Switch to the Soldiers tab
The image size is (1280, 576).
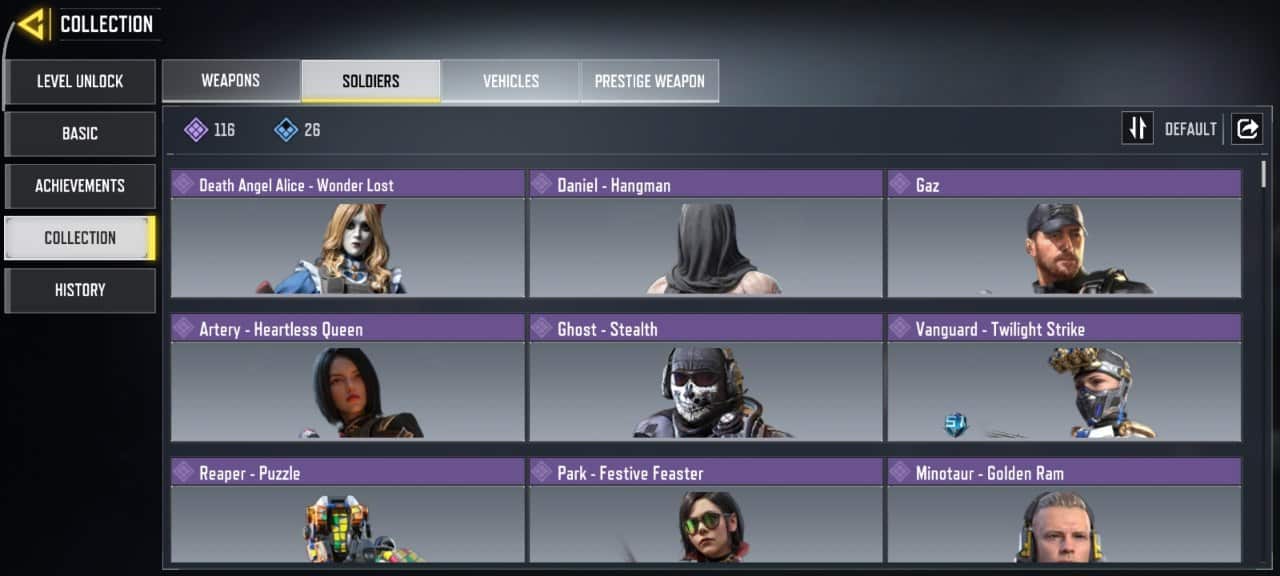point(371,81)
